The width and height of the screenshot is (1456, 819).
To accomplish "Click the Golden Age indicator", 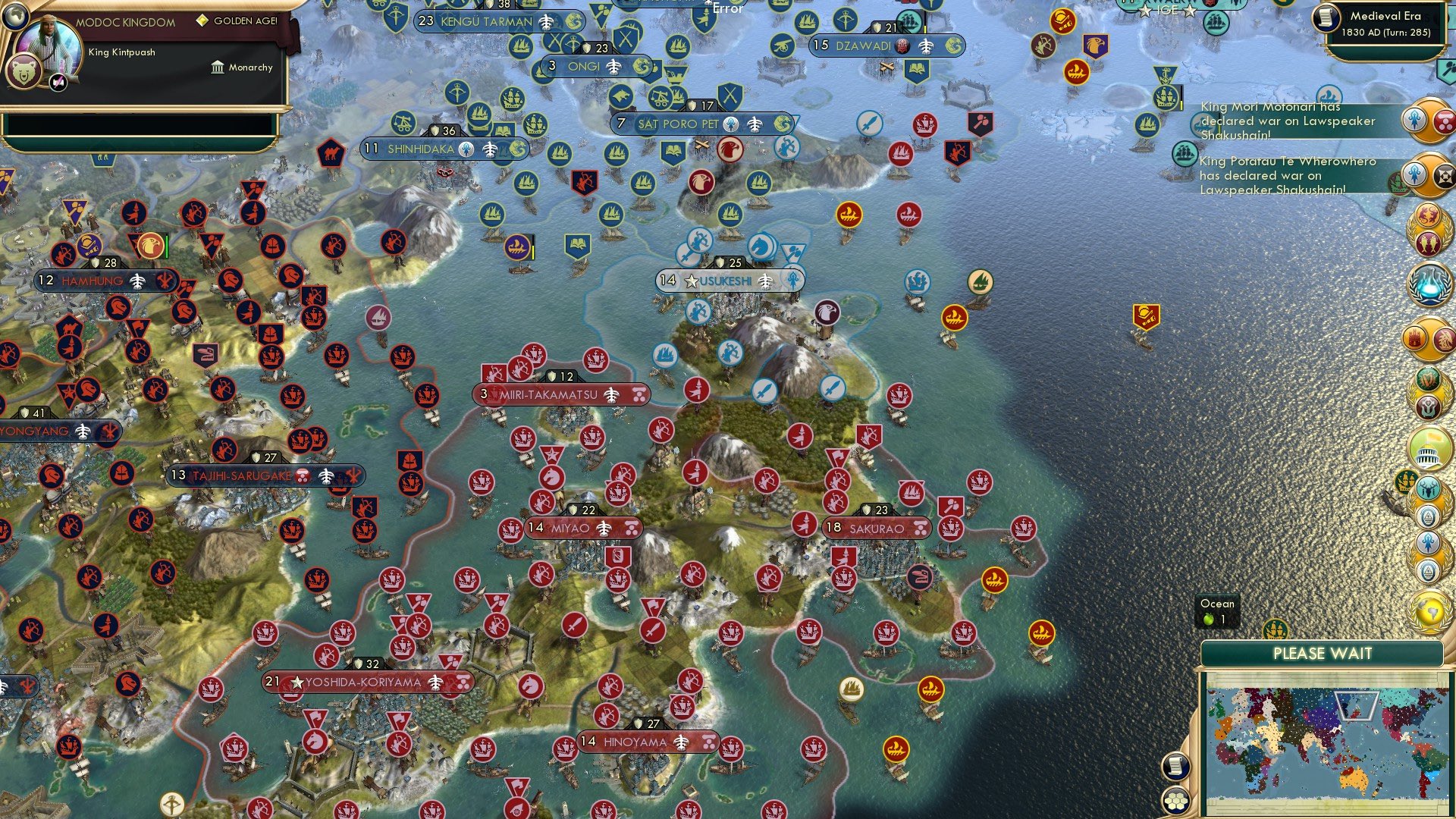I will (x=201, y=23).
